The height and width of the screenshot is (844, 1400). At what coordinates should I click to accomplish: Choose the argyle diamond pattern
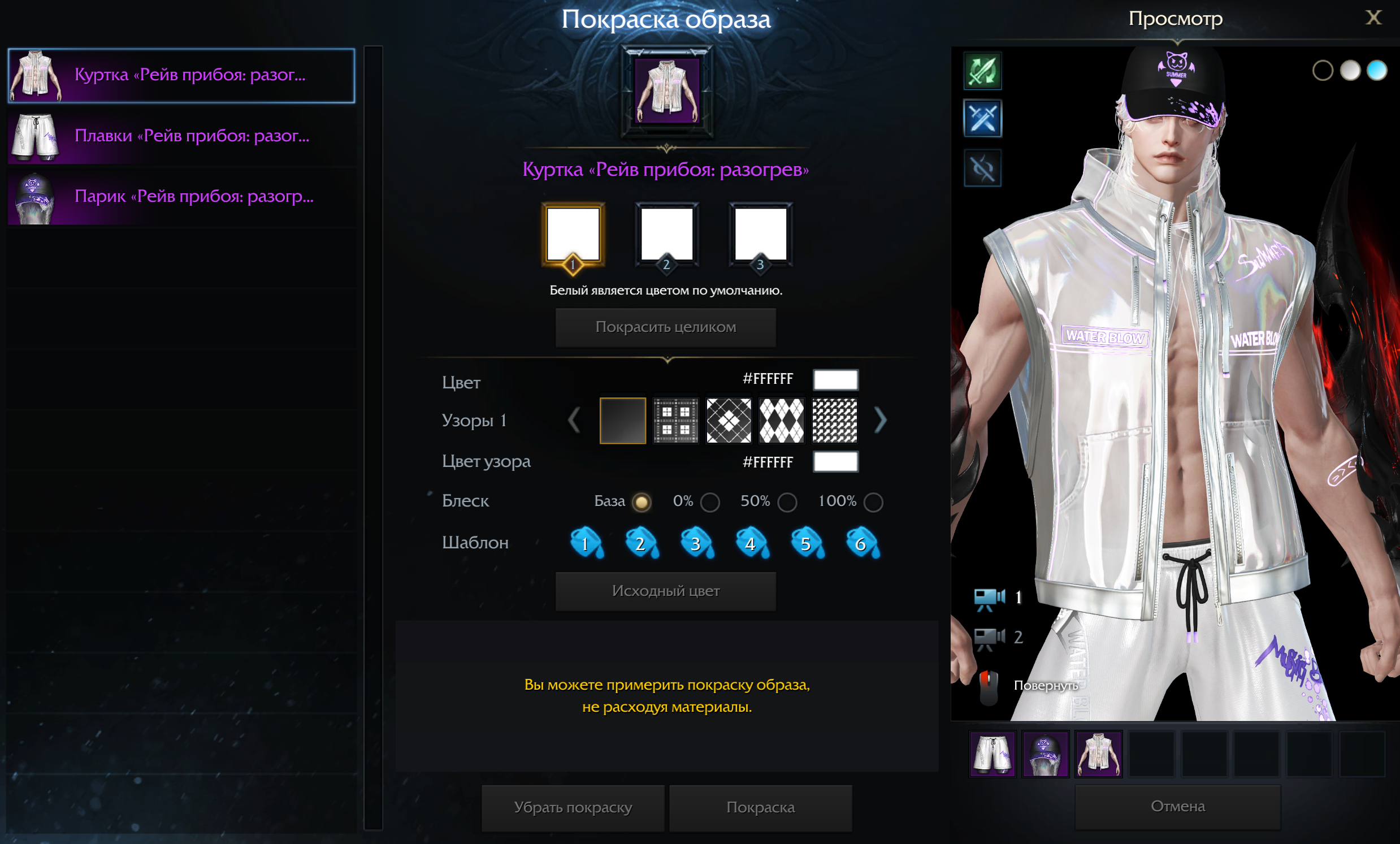[782, 421]
